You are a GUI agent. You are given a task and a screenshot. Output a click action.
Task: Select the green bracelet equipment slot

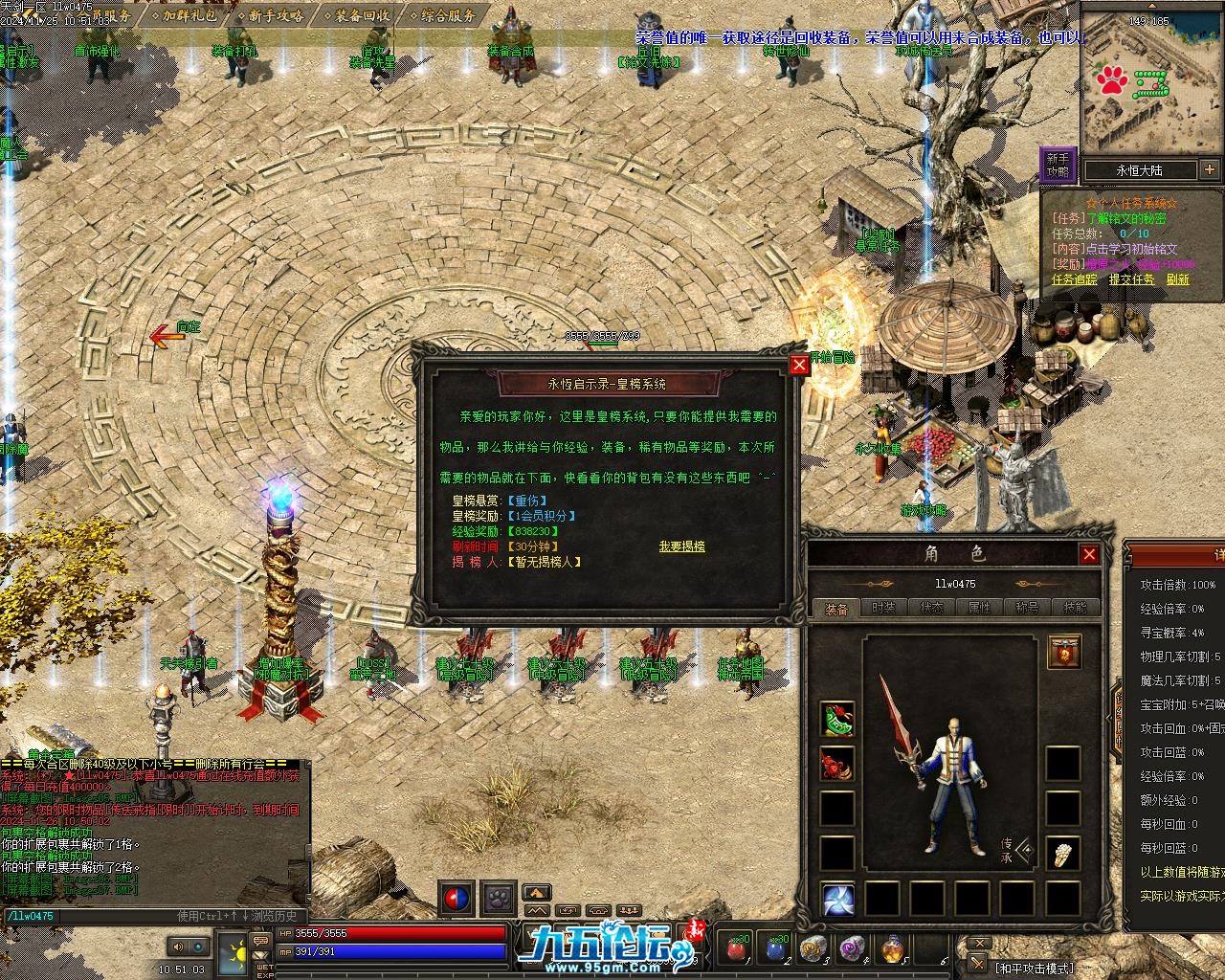837,720
